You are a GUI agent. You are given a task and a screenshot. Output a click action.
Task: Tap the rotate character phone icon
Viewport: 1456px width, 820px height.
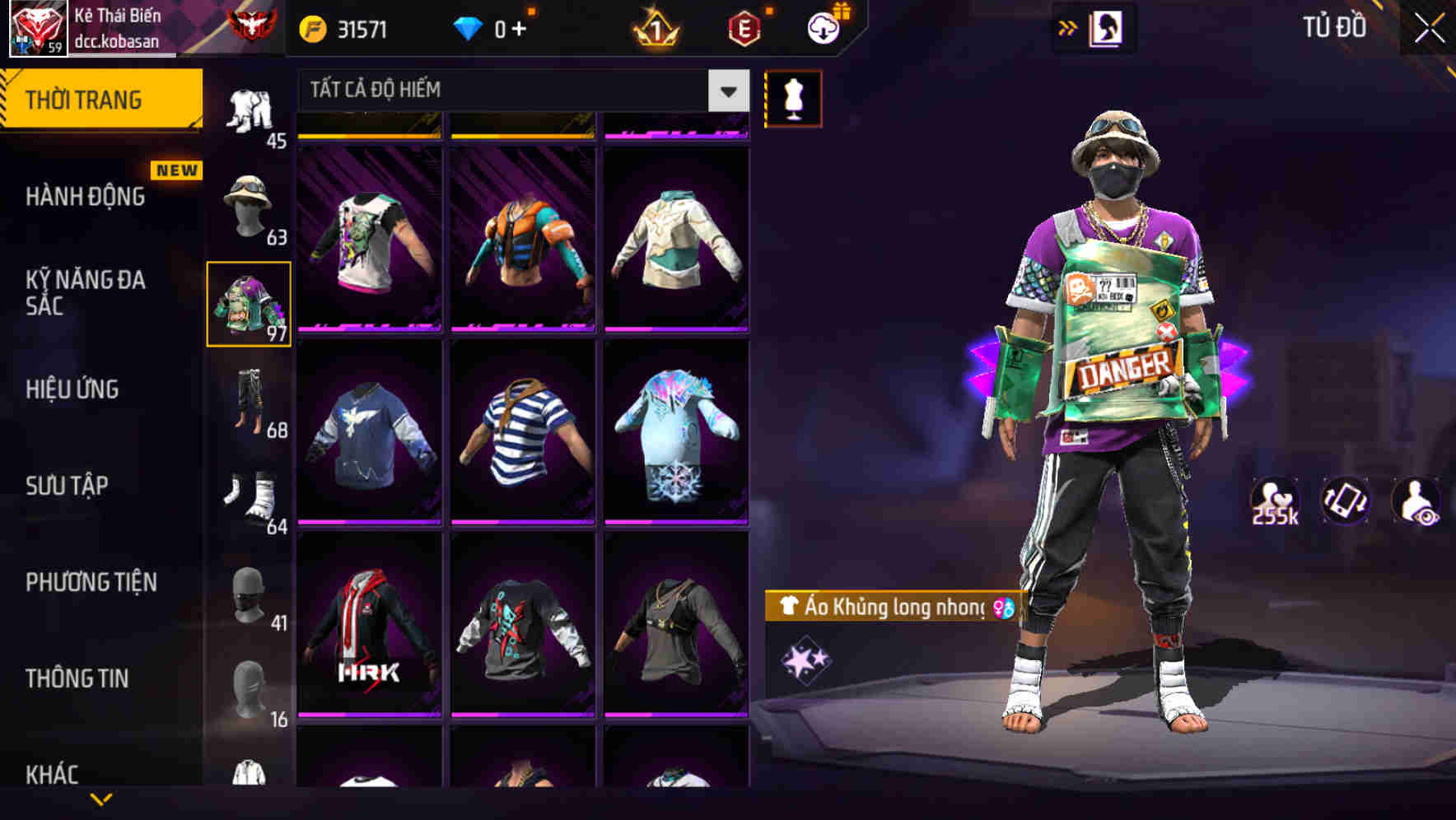point(1344,501)
